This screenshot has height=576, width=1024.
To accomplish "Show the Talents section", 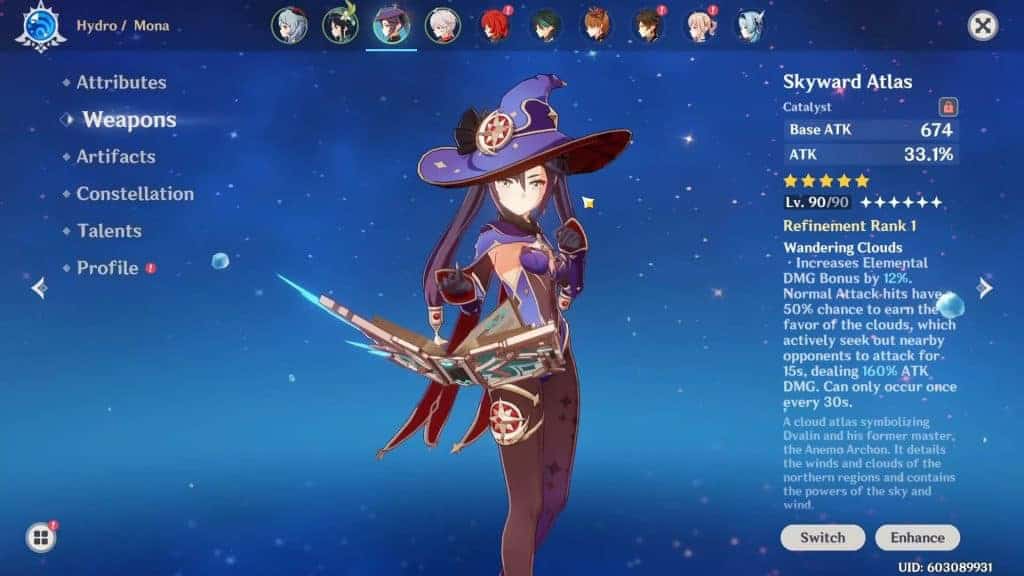I will point(109,231).
